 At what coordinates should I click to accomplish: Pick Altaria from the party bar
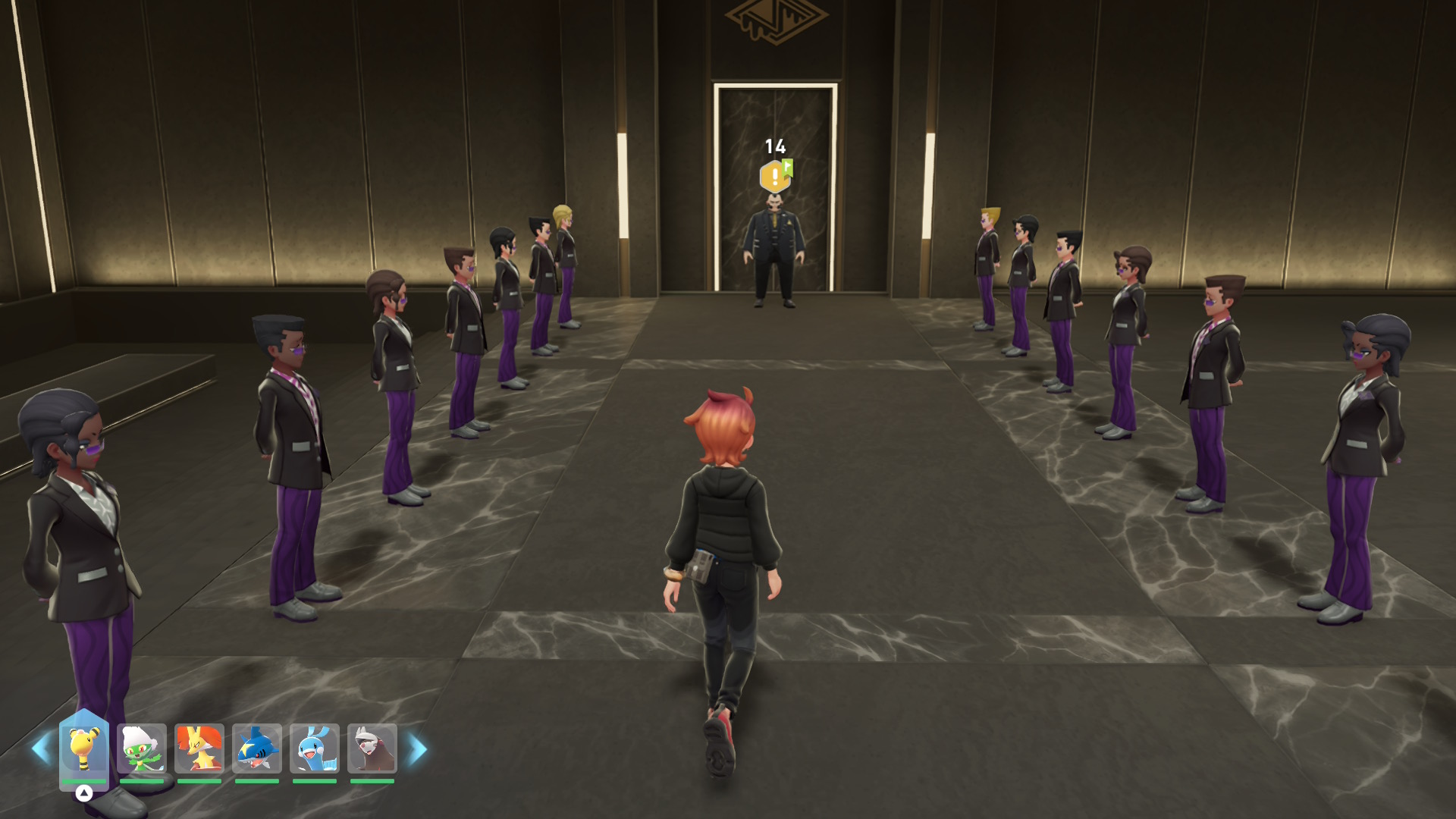point(314,748)
